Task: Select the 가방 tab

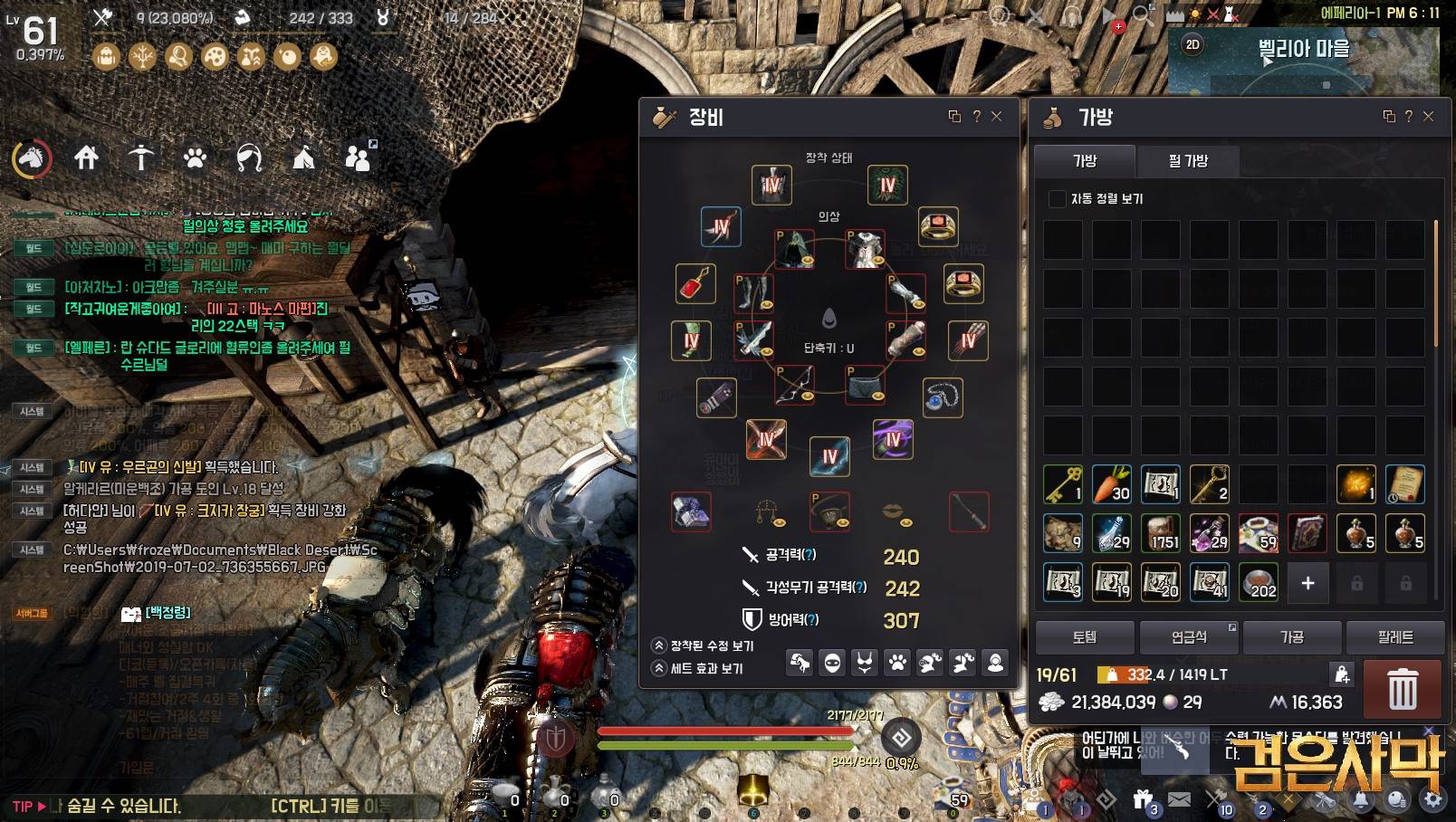Action: coord(1085,161)
